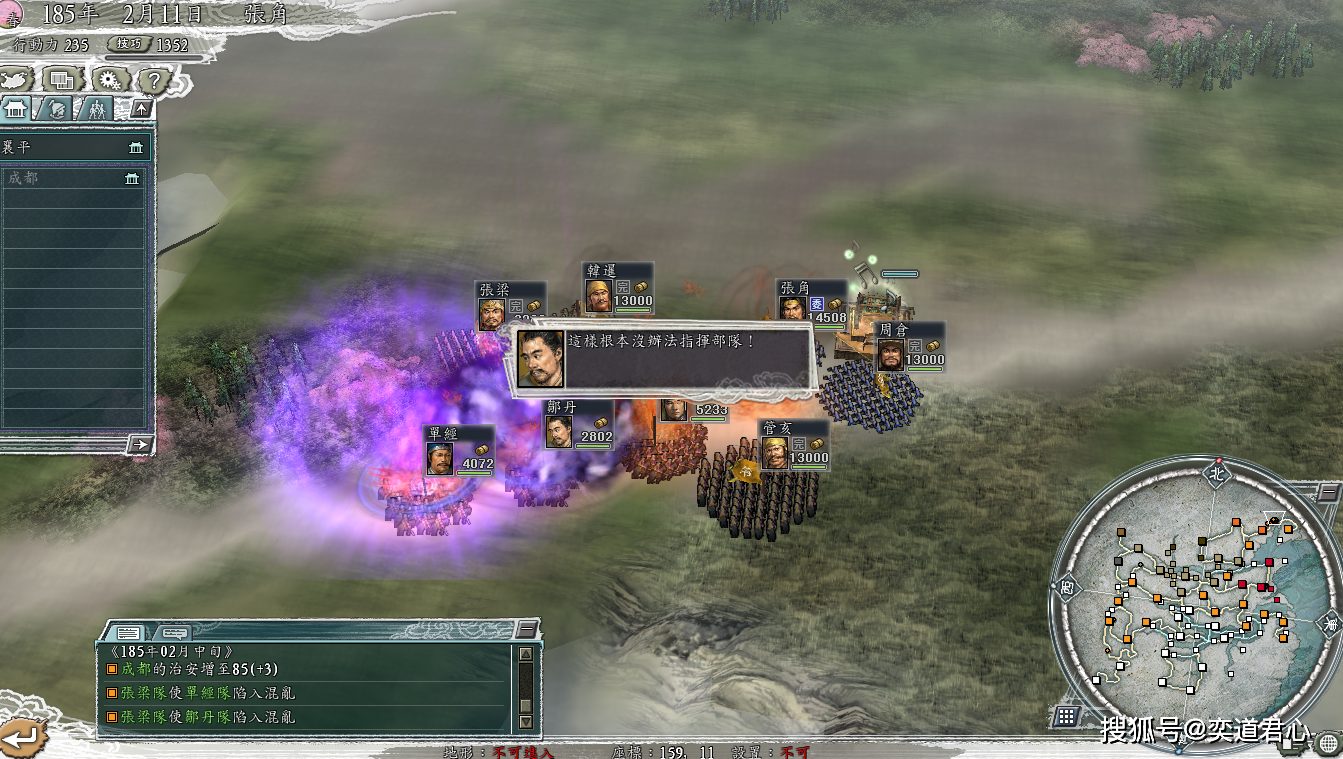Switch to the officer portrait tab

(x=56, y=109)
